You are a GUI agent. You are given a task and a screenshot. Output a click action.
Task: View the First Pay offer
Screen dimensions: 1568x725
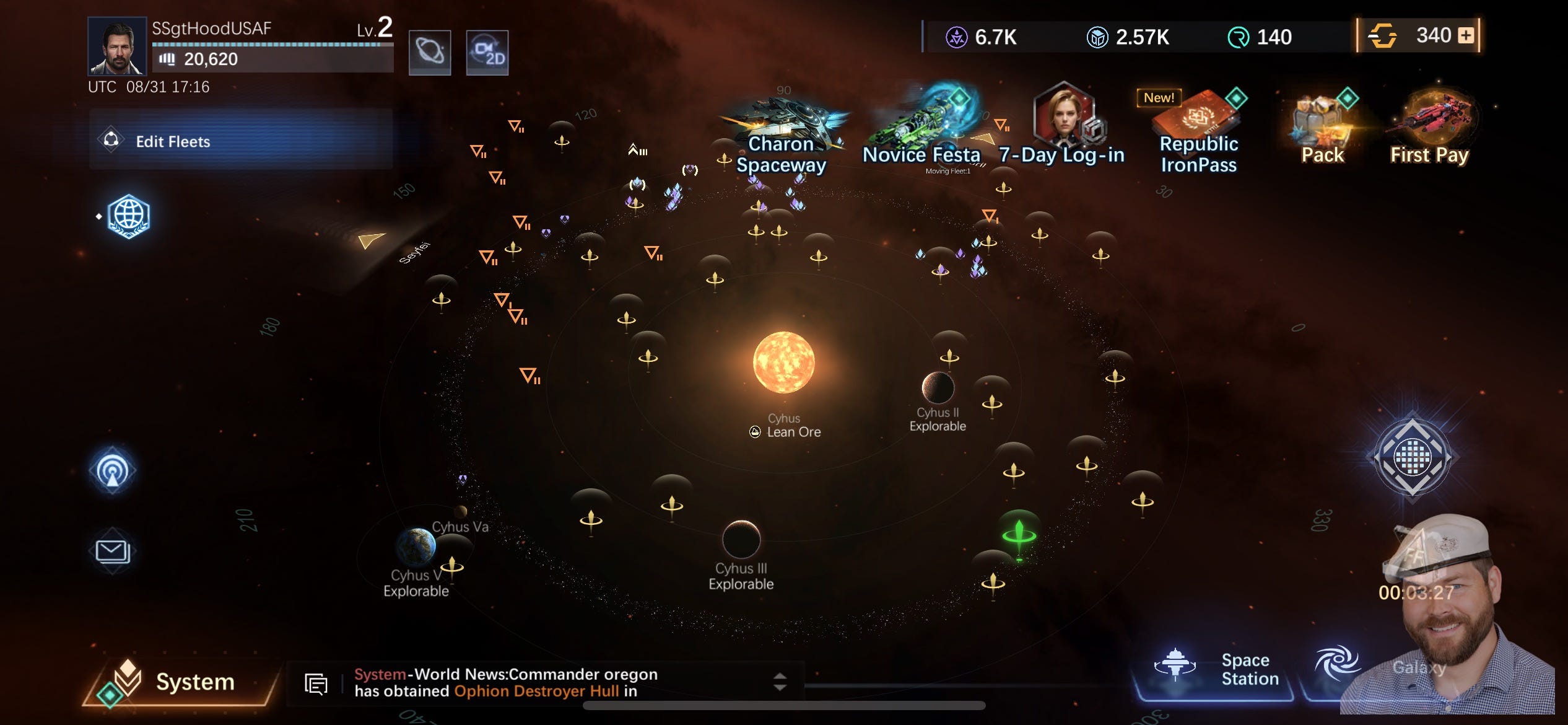pos(1429,129)
